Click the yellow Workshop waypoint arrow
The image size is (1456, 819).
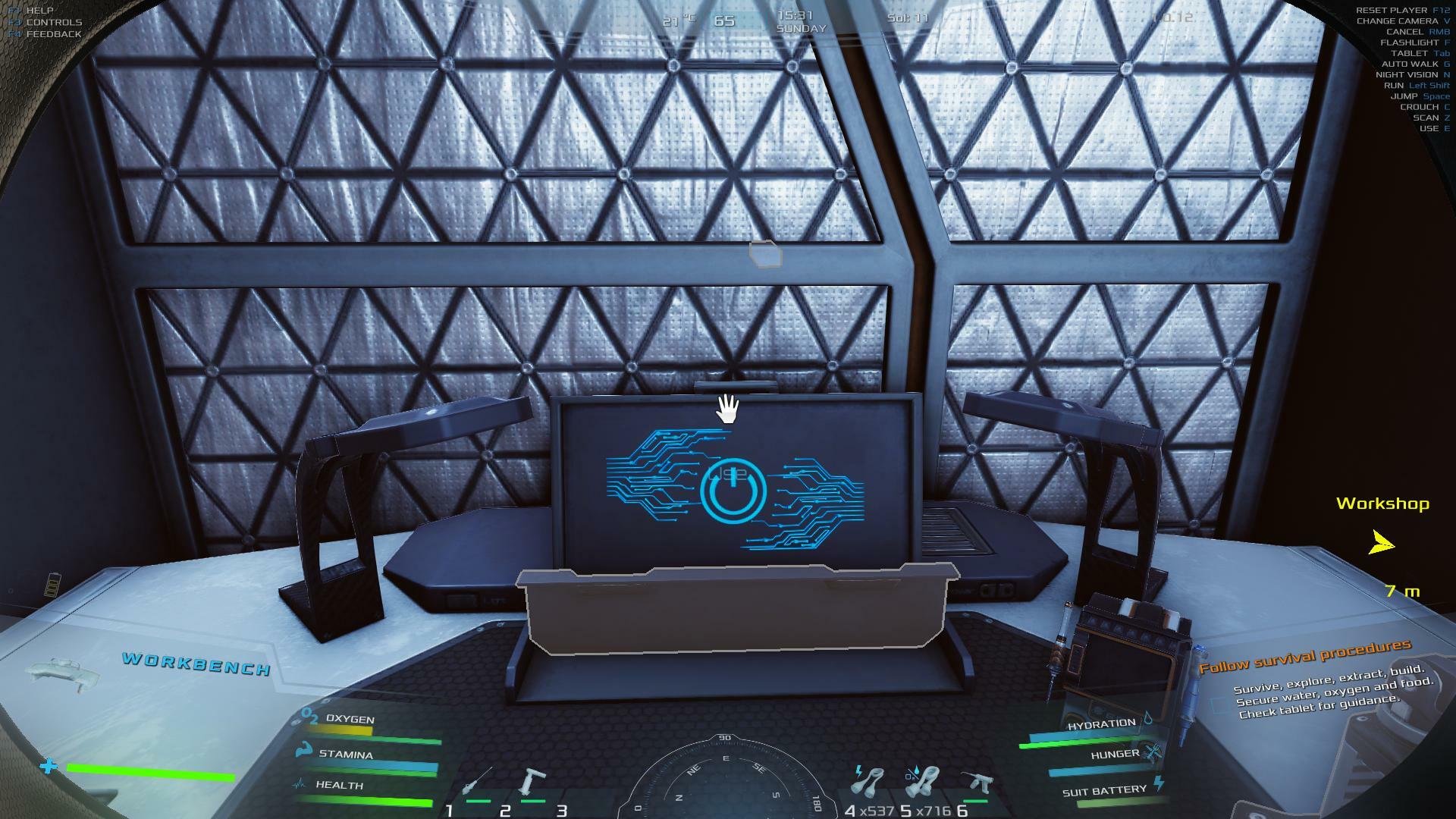[x=1382, y=543]
